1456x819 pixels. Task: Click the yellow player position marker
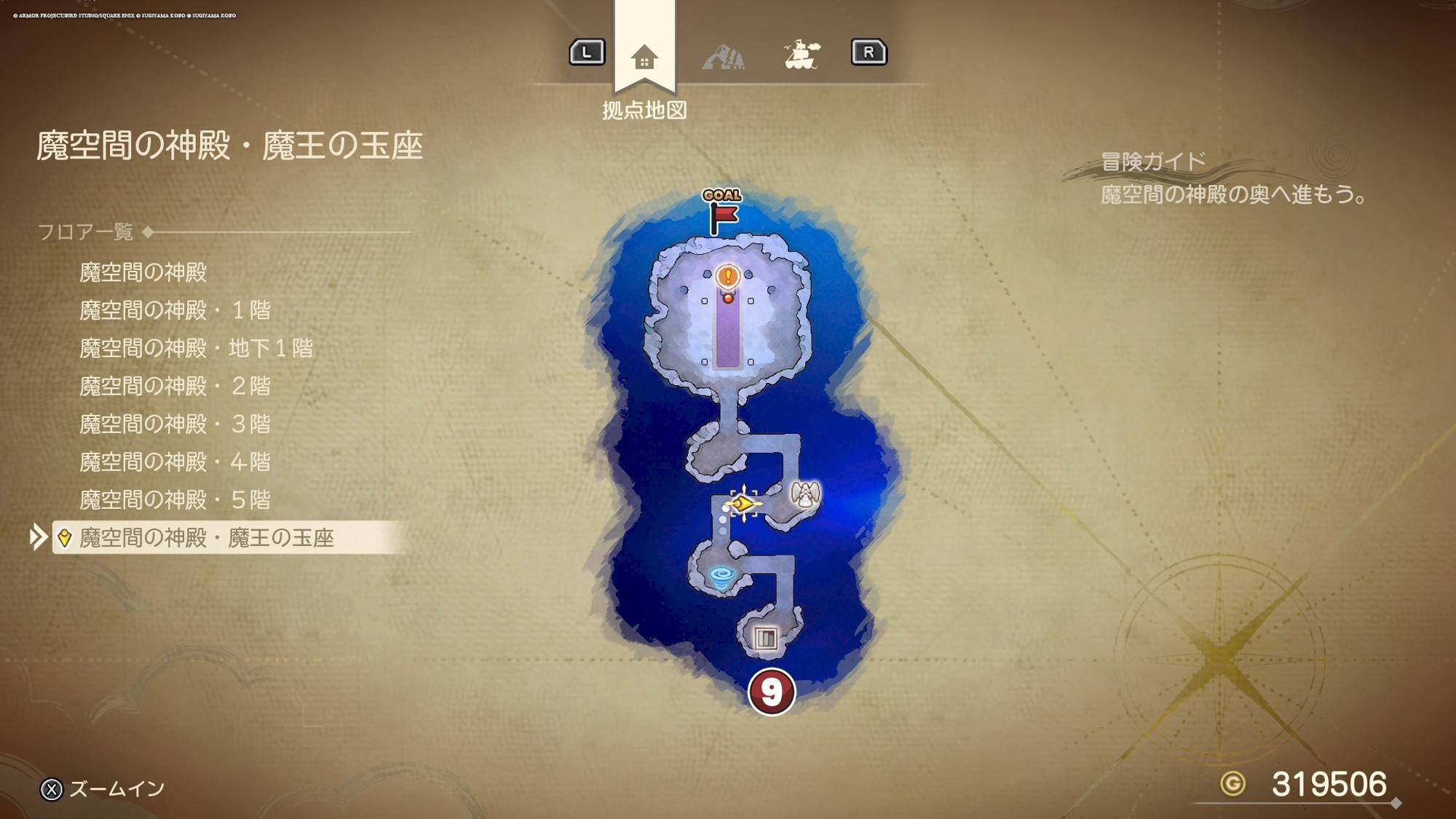[743, 503]
